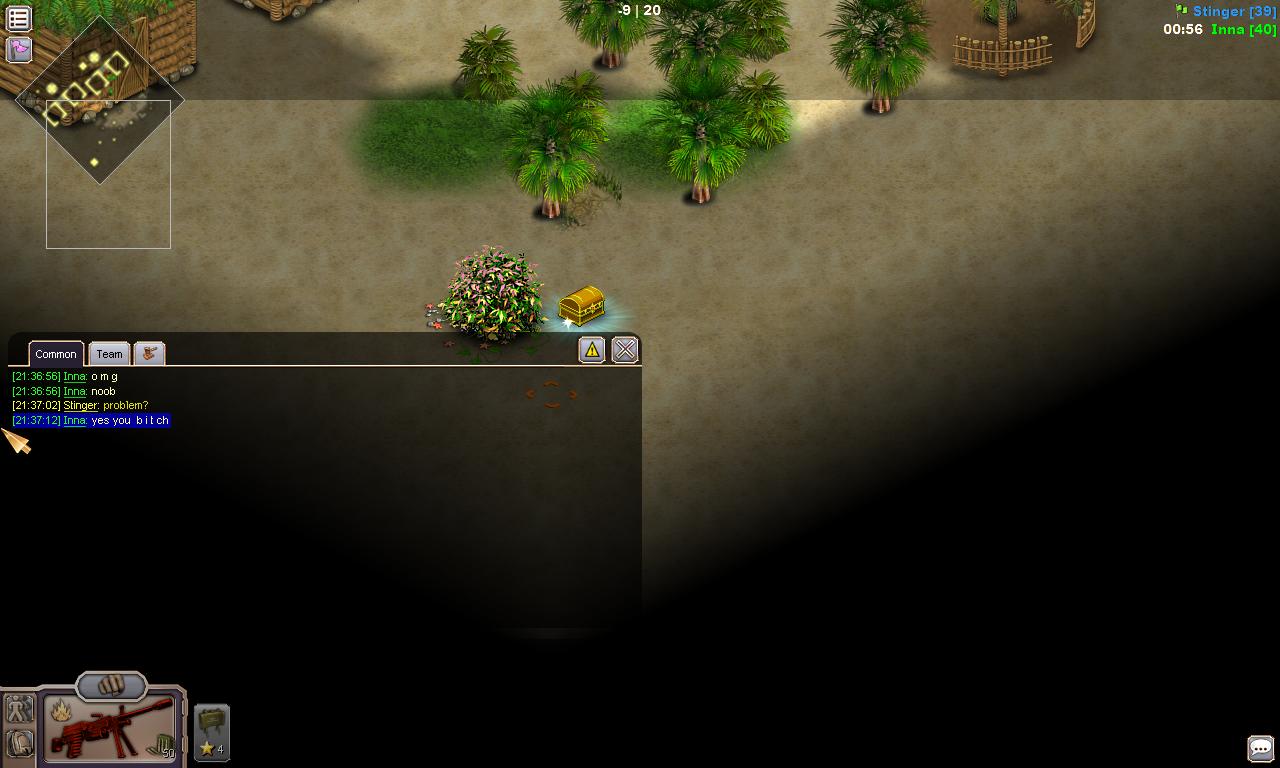Click the pink flag icon

(19, 49)
